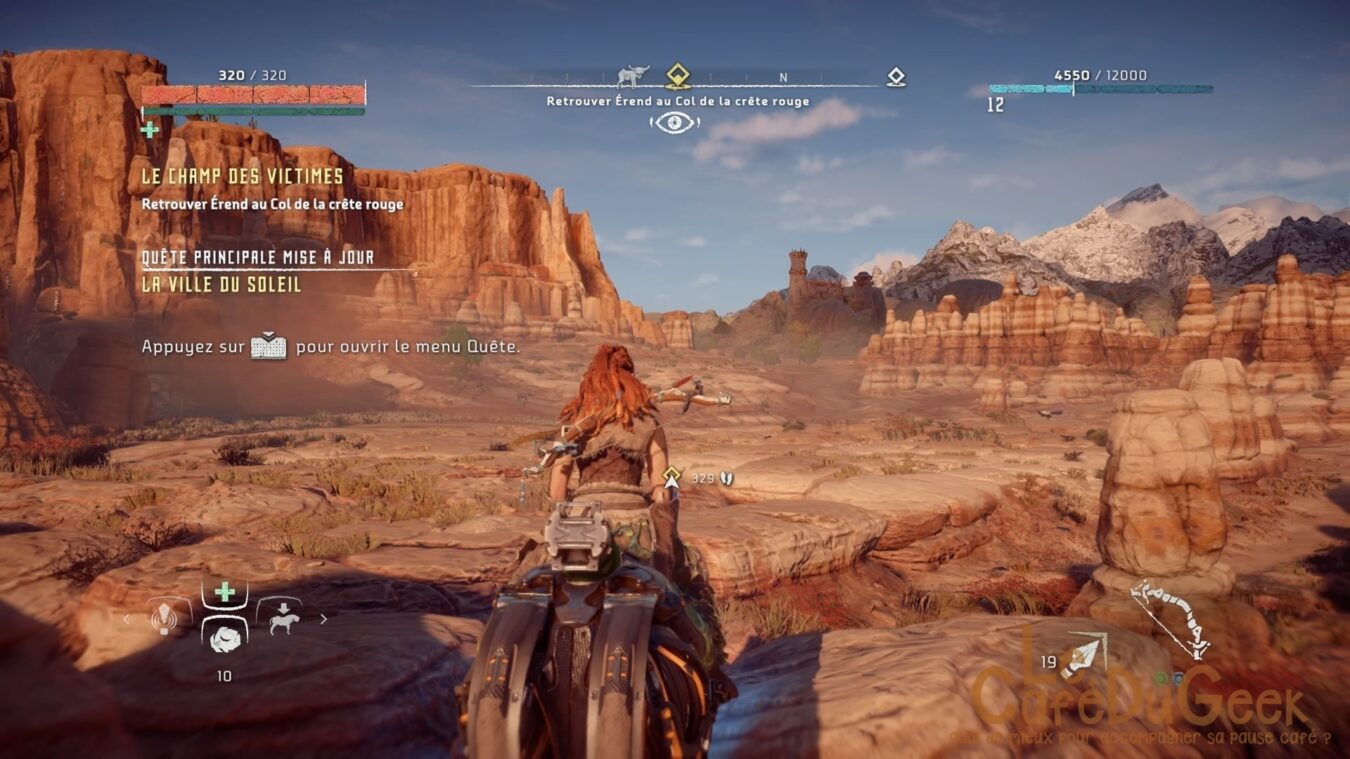
Task: Select the yellow quest marker on the compass
Action: coord(678,74)
